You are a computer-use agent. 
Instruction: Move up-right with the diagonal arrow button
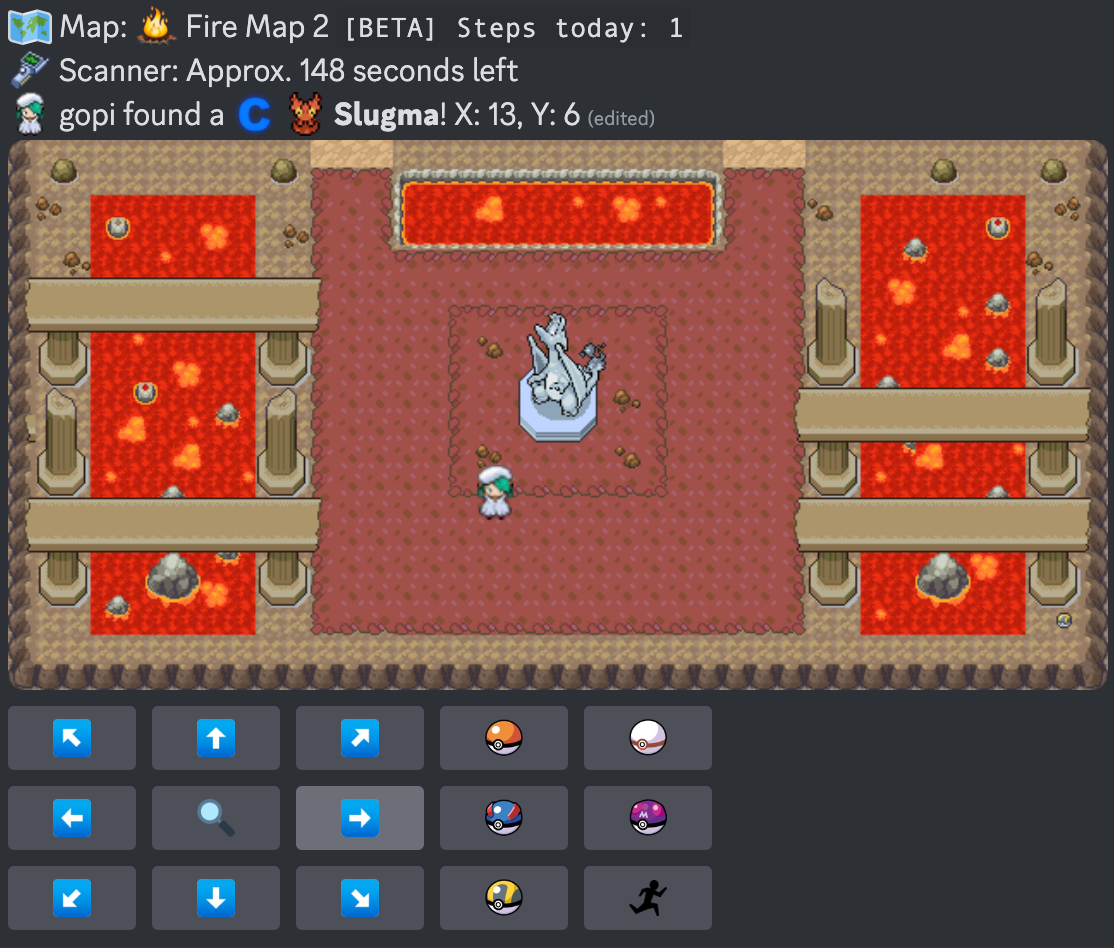click(x=360, y=738)
